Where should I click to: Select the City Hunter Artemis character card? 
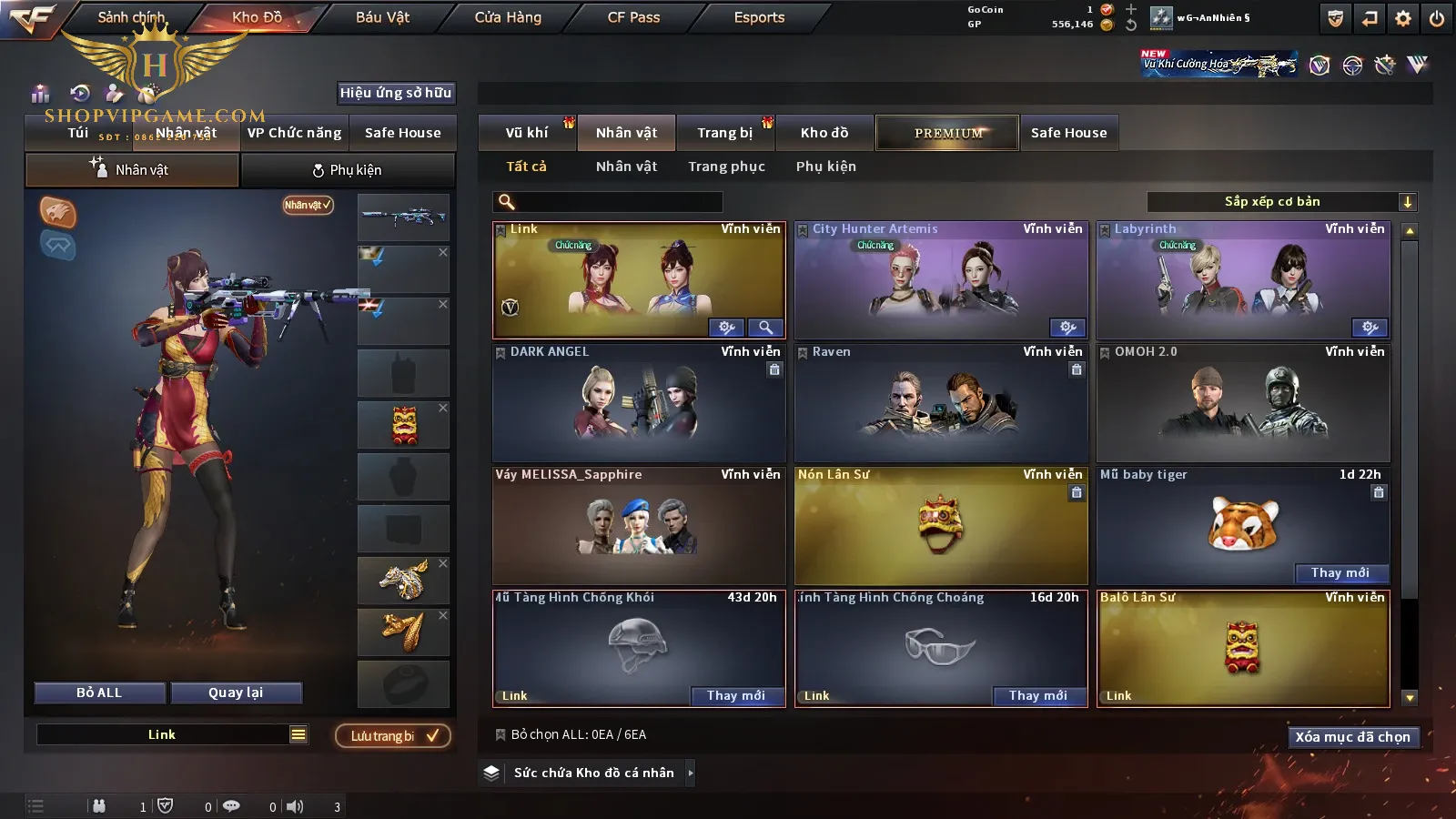coord(941,282)
